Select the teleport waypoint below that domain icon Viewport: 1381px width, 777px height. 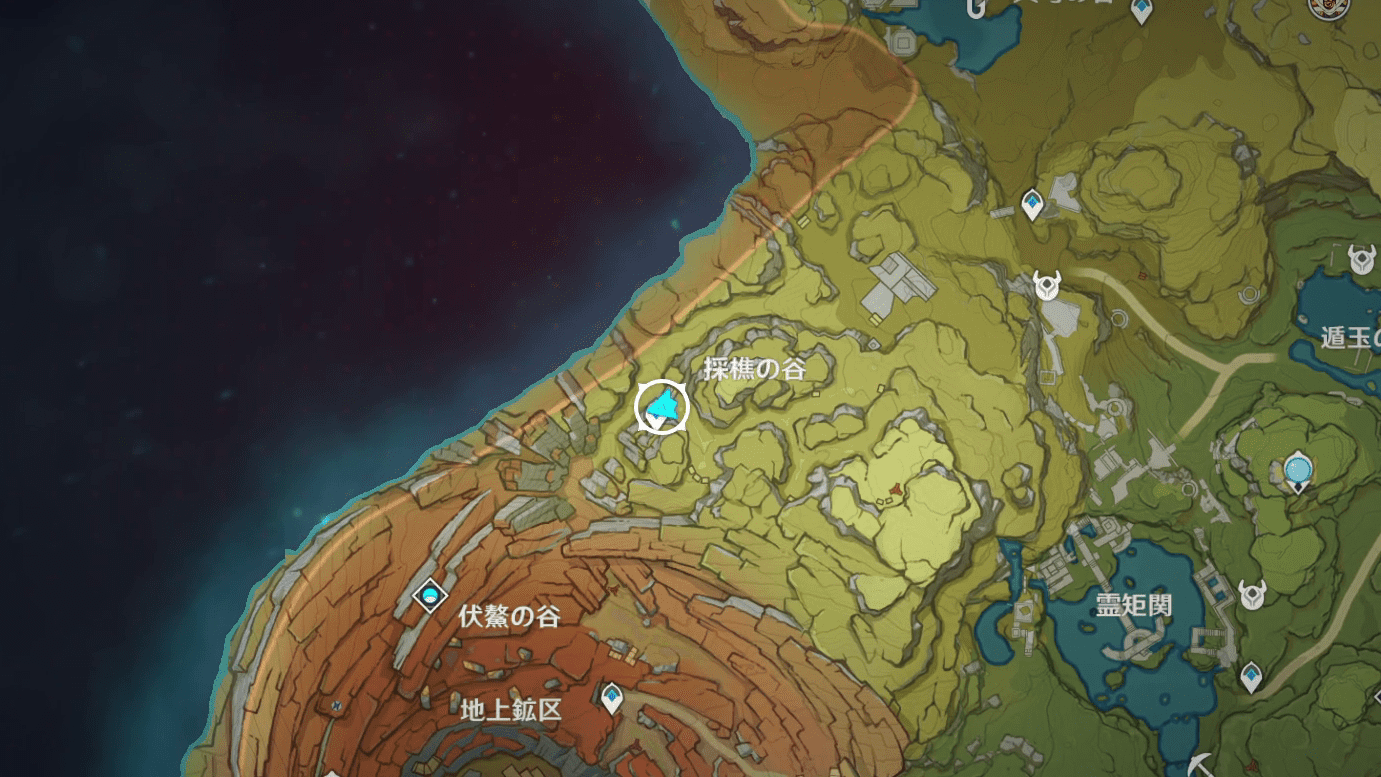click(1251, 677)
